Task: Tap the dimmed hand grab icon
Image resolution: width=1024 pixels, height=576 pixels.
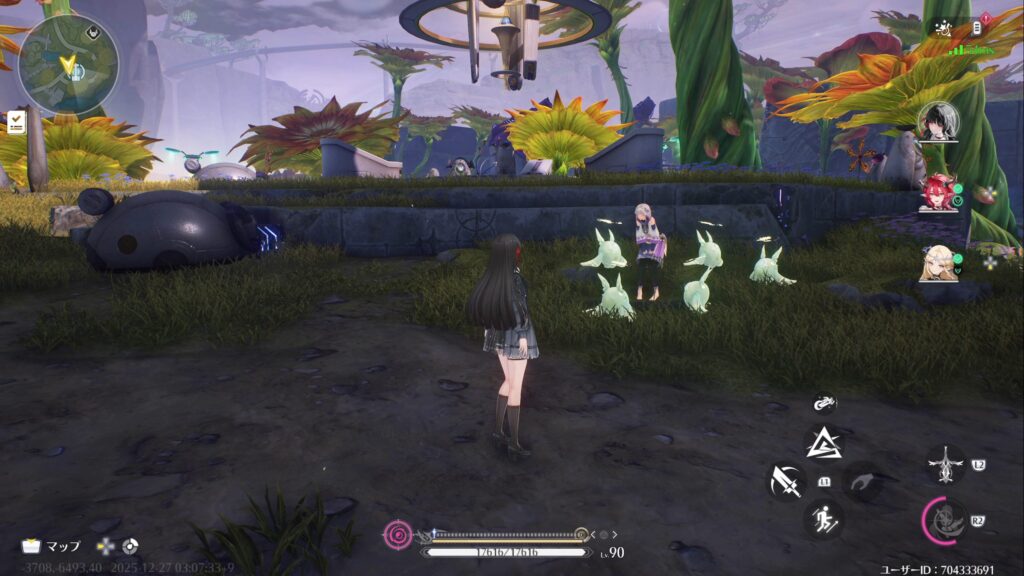Action: click(862, 481)
